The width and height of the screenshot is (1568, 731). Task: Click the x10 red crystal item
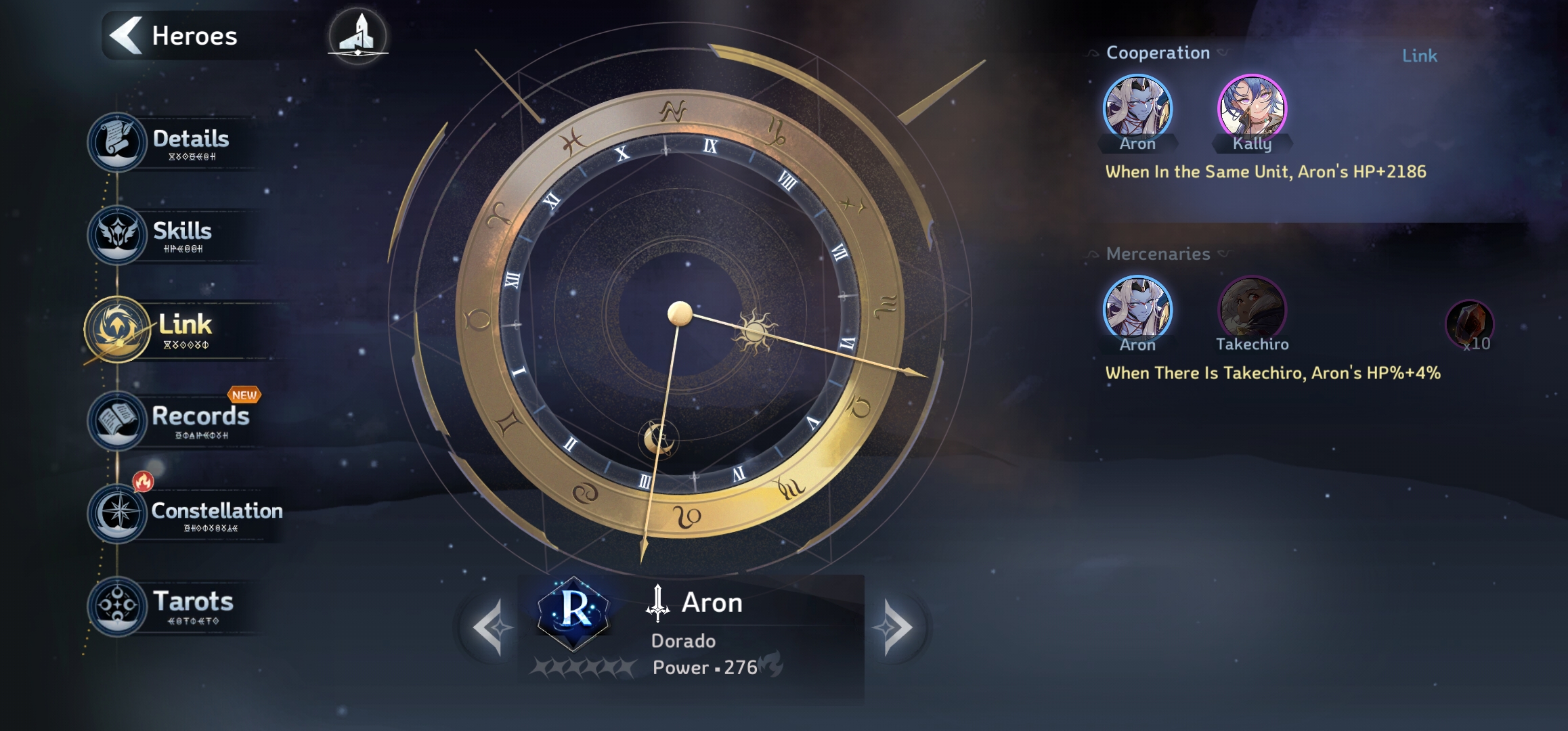click(1469, 325)
